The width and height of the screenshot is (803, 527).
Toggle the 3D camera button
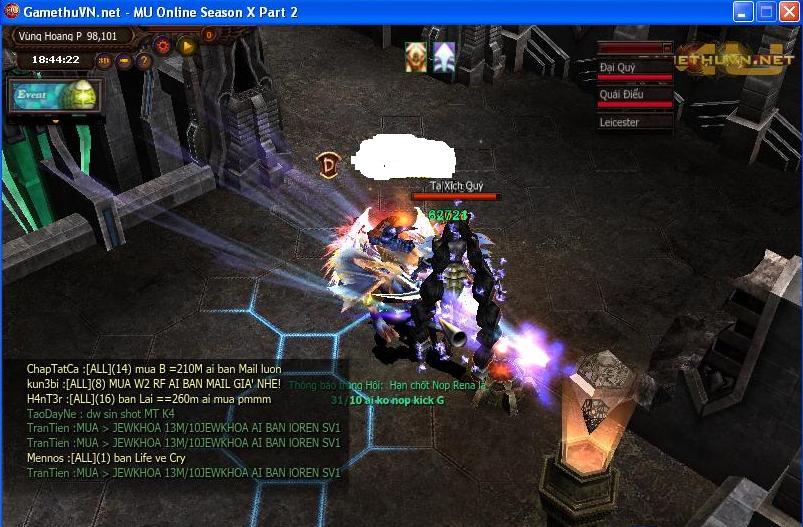click(104, 60)
